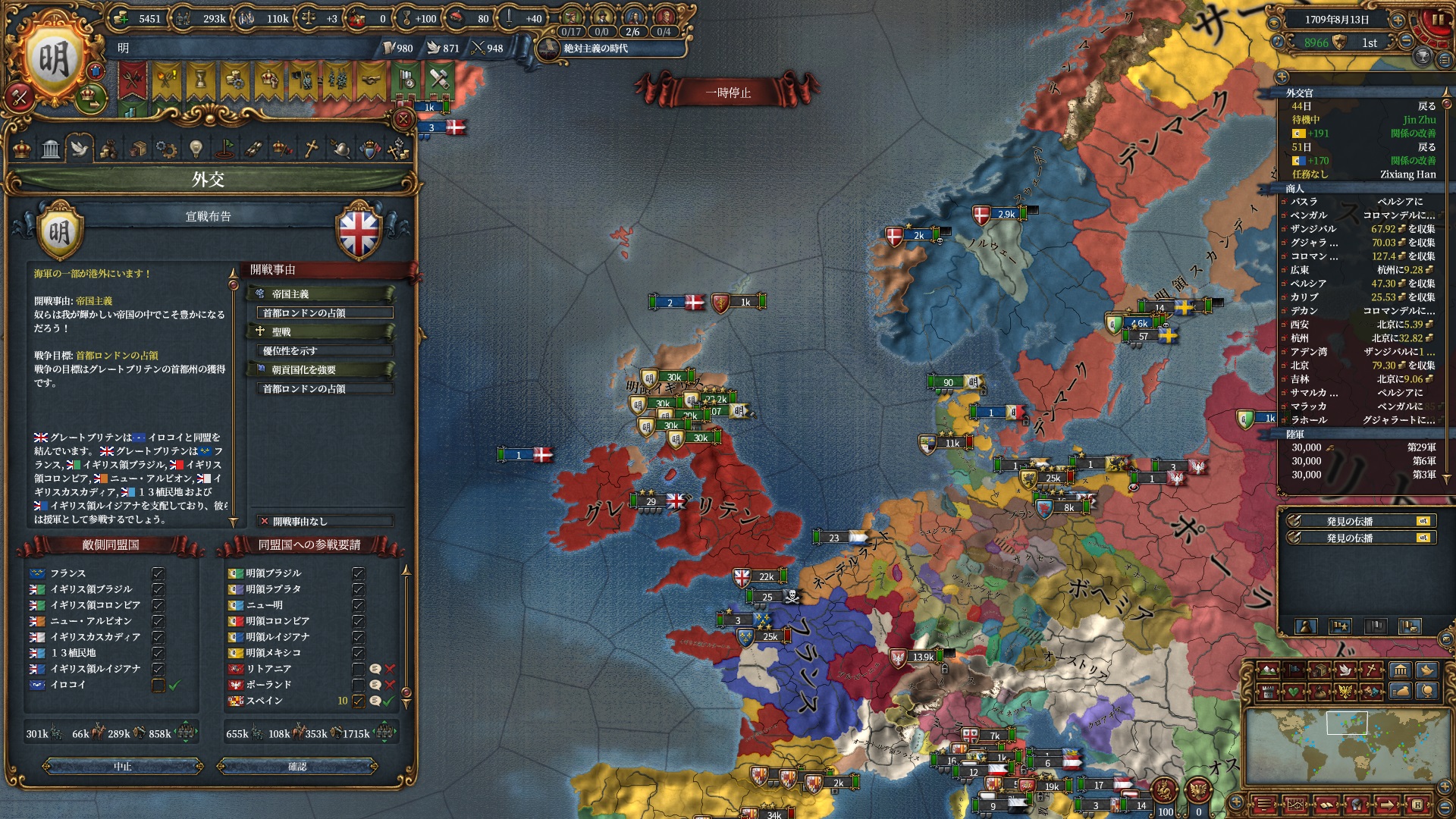Toggle the スペイン call-to-arms checkbox

click(359, 701)
